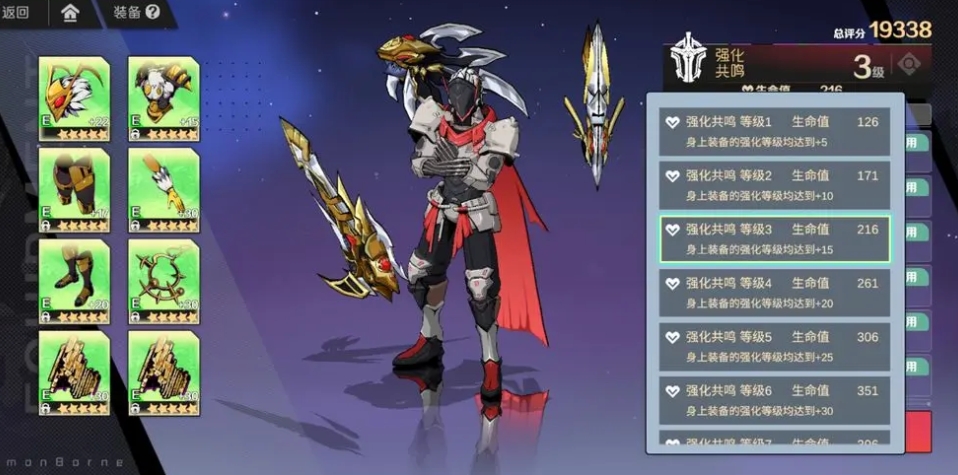Choose the thorny ring accessory slot
The height and width of the screenshot is (475, 958).
163,282
